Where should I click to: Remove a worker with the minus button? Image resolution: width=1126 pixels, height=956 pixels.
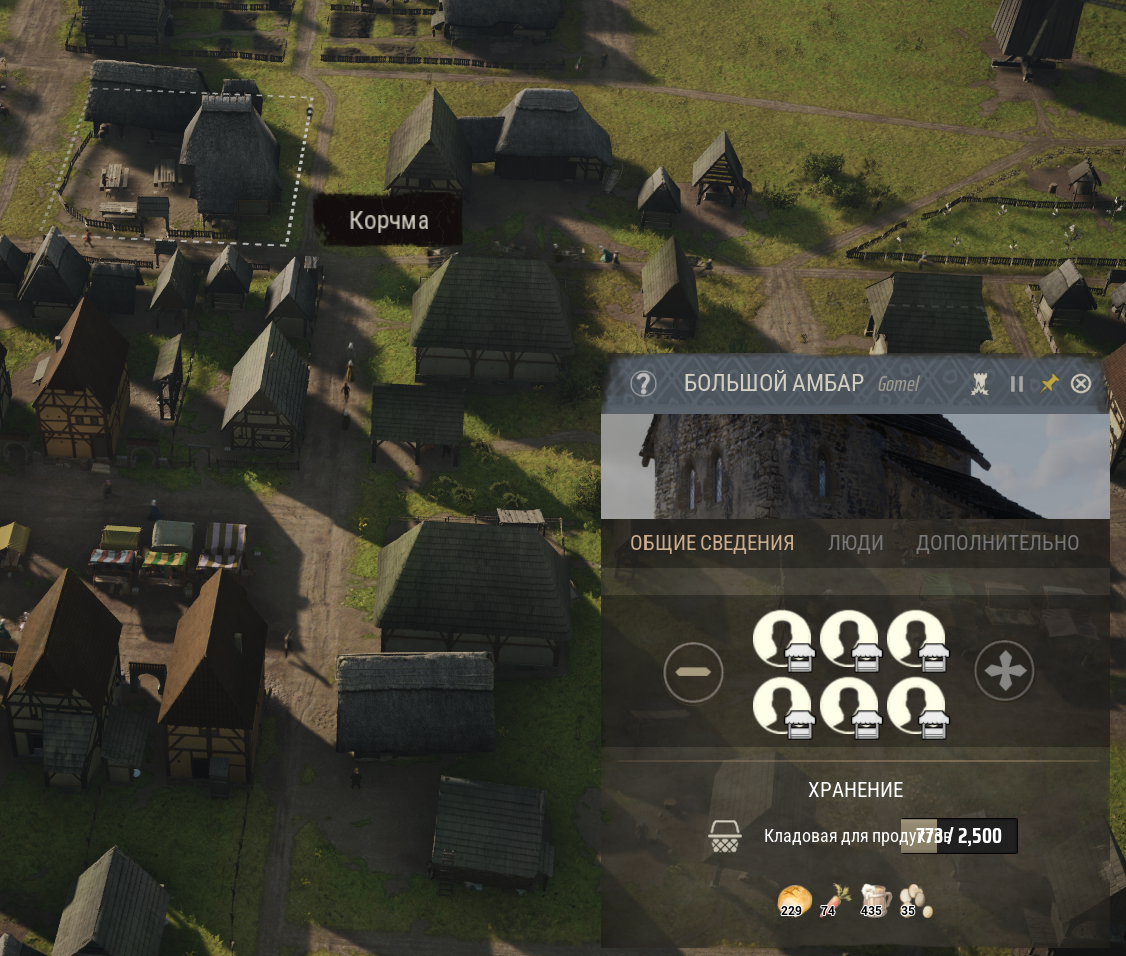(x=693, y=672)
